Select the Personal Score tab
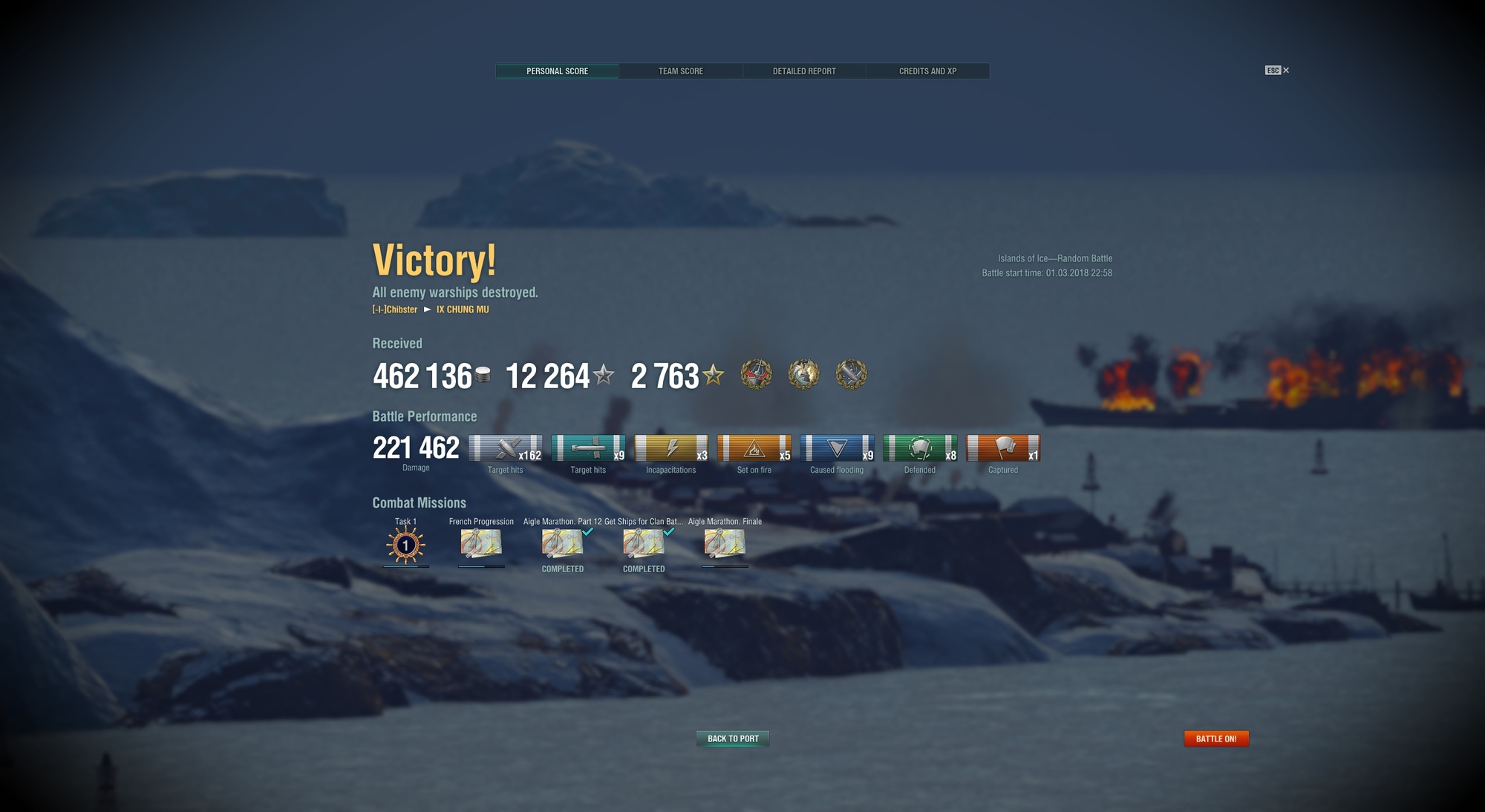 point(557,71)
